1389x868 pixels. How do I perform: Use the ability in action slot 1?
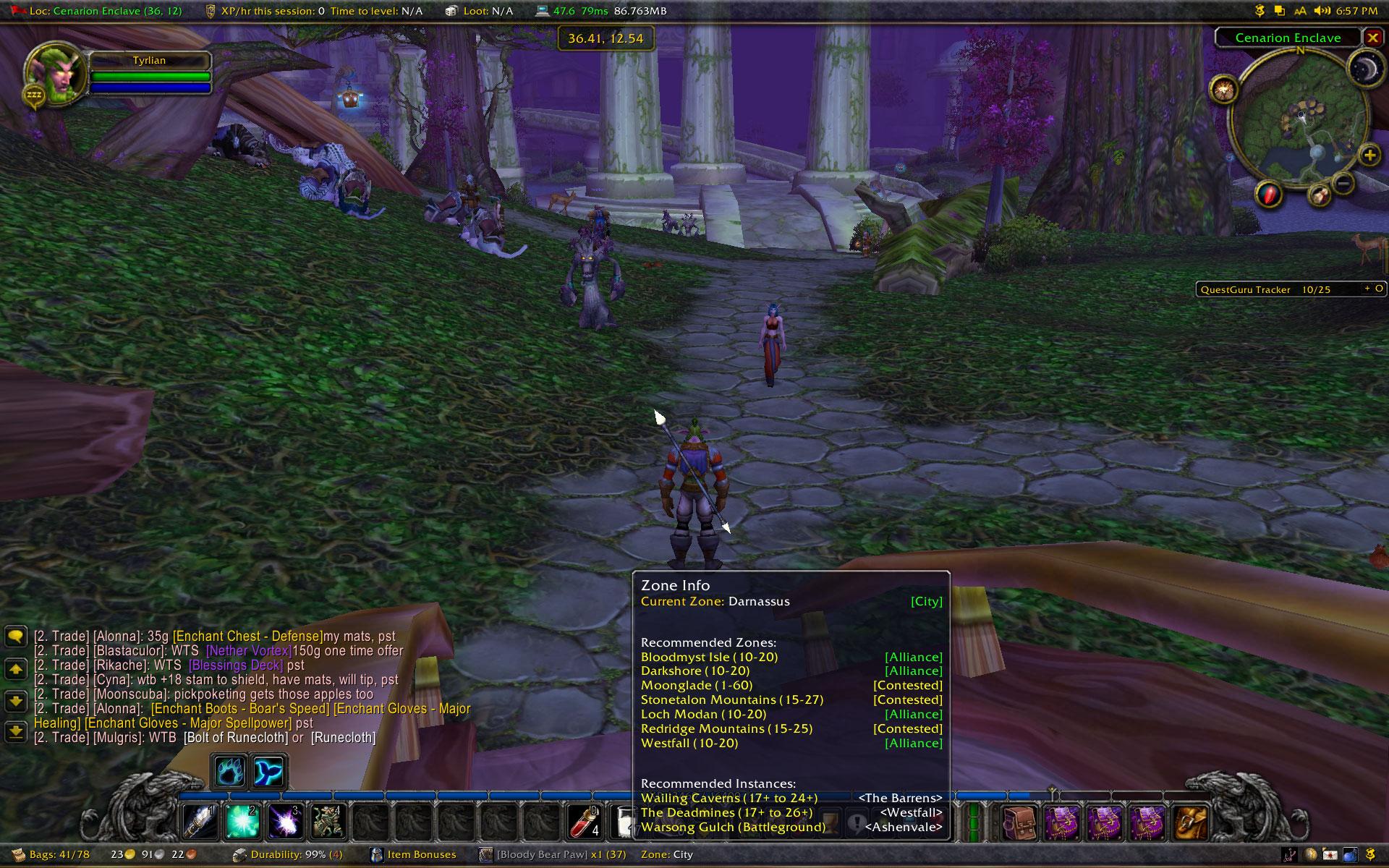(x=200, y=821)
